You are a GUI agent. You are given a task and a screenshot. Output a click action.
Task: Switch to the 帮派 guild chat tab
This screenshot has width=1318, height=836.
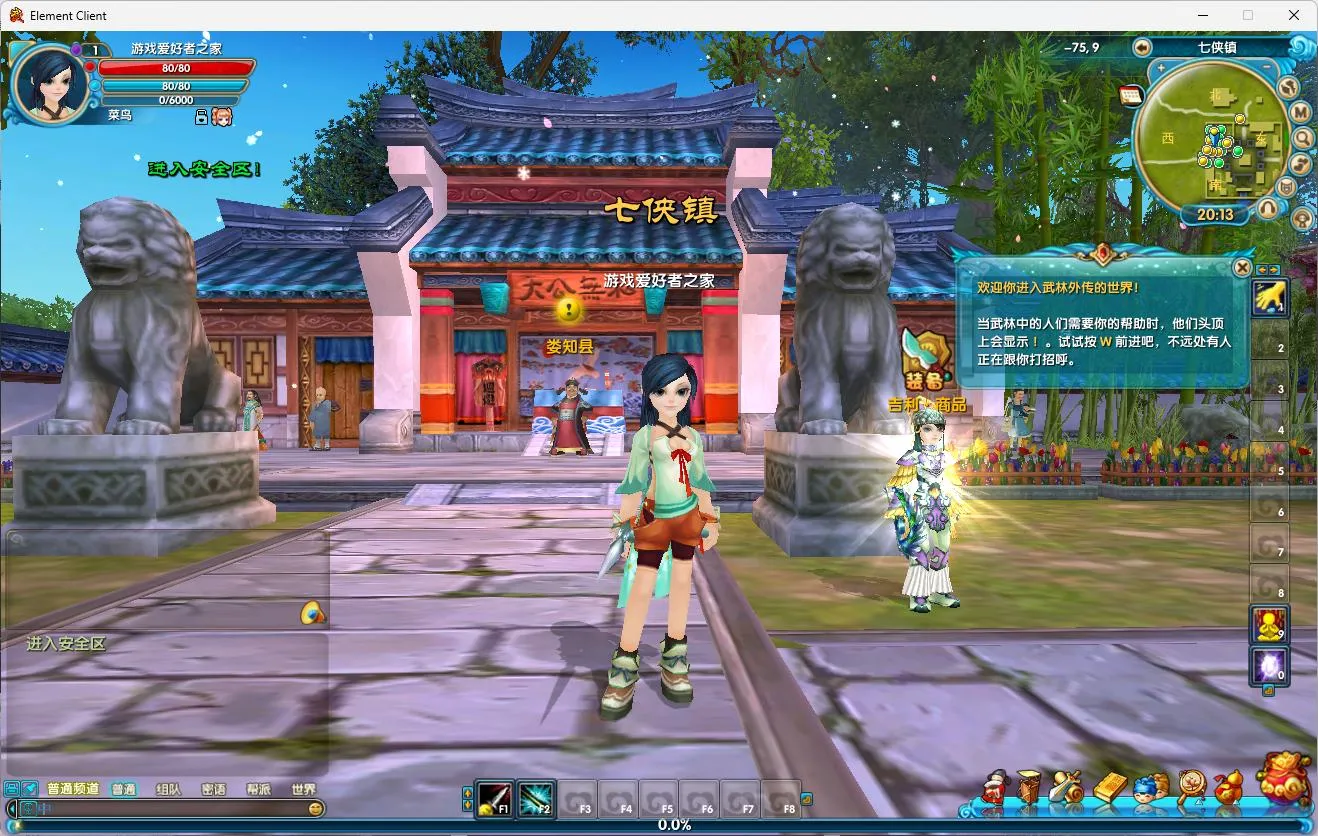coord(258,789)
